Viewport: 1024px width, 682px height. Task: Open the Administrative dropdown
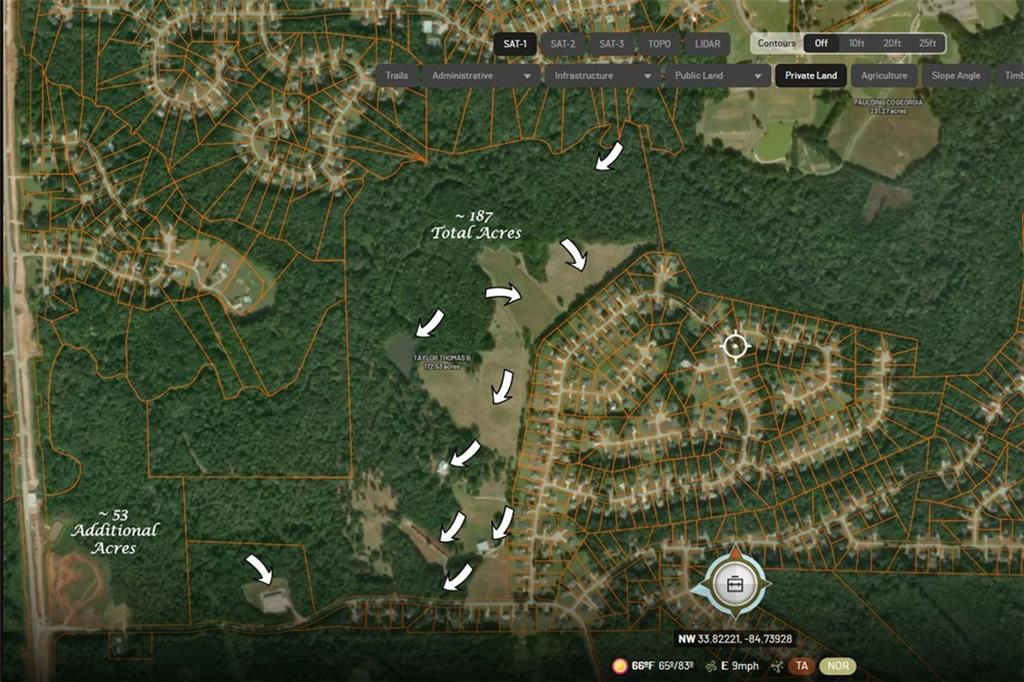pyautogui.click(x=481, y=76)
